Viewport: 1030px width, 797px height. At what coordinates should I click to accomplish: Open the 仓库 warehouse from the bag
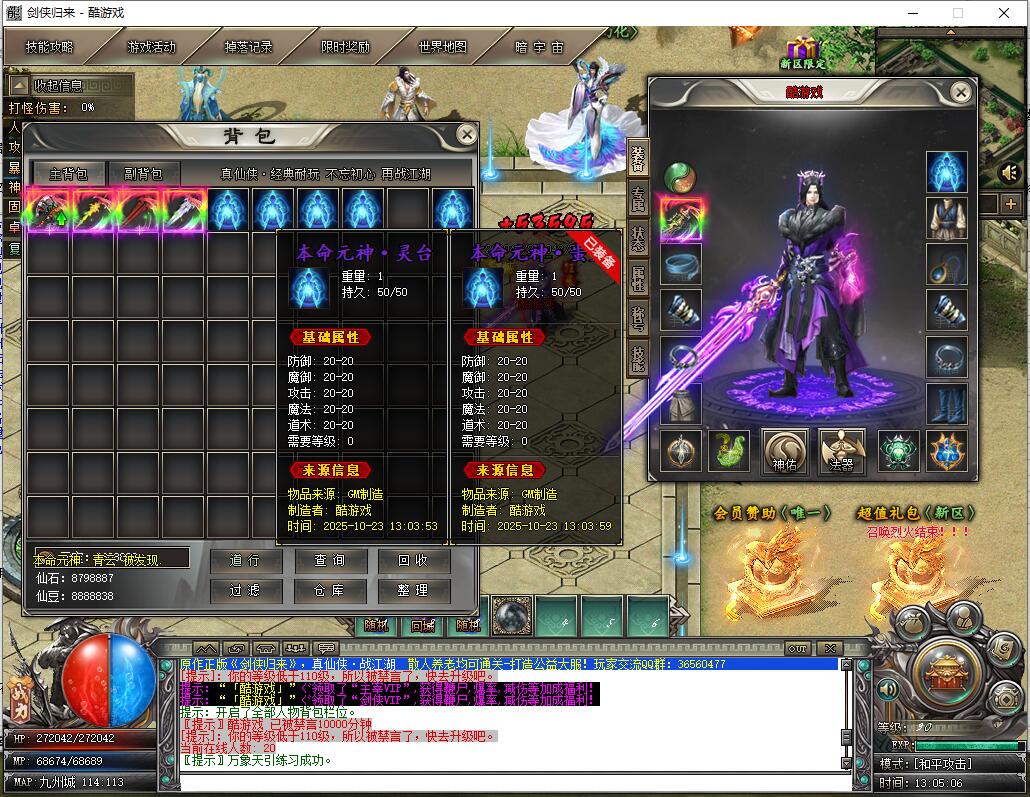(x=328, y=591)
